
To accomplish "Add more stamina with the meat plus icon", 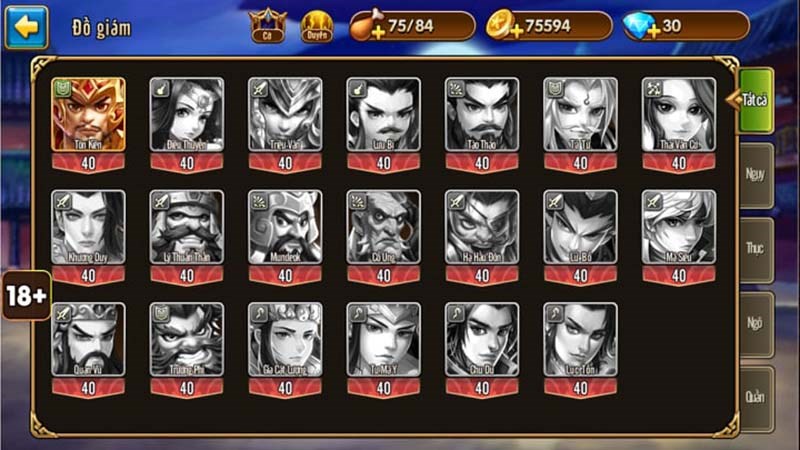I will click(x=363, y=27).
